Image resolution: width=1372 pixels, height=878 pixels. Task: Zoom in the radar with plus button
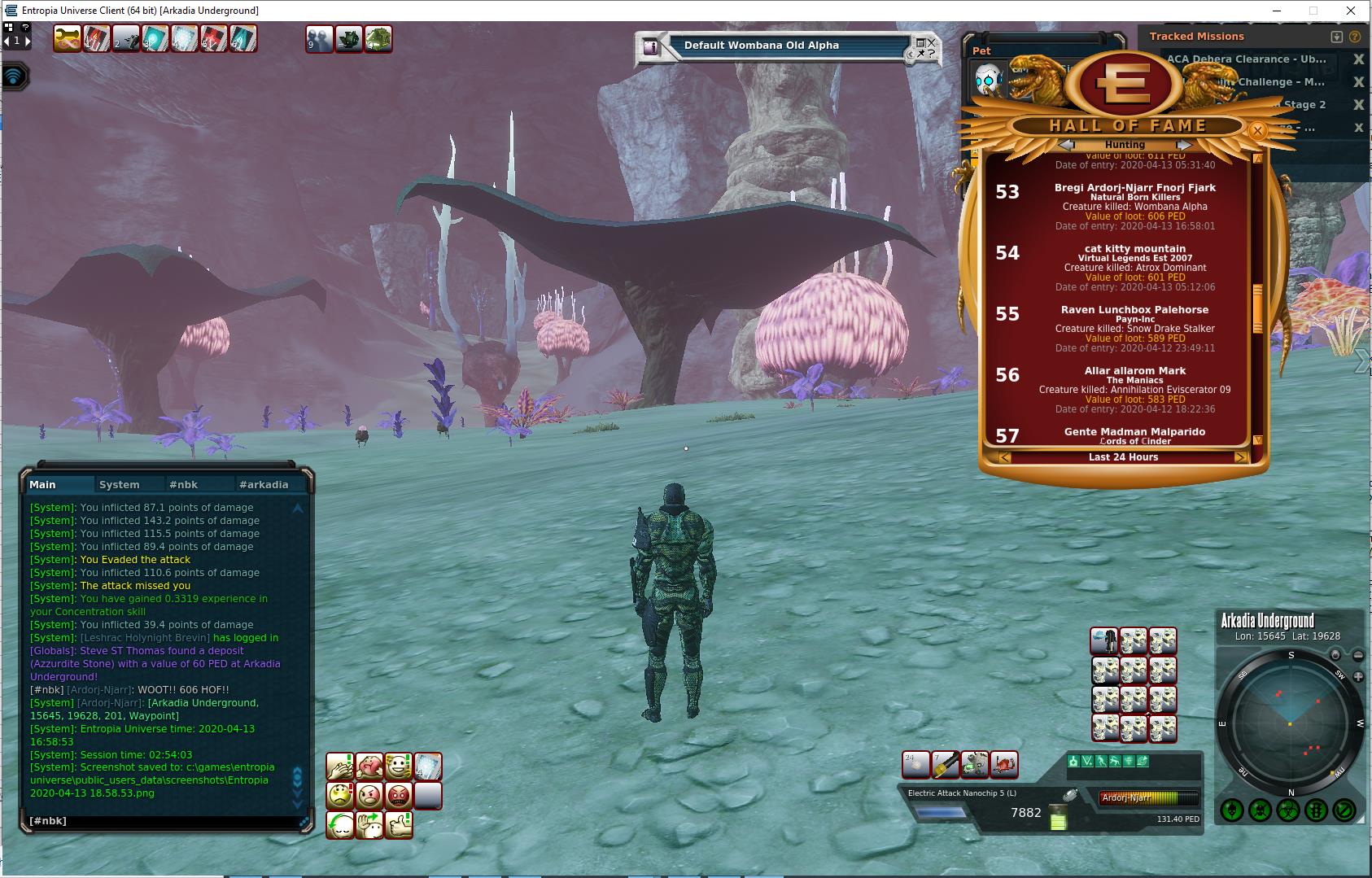(1358, 677)
